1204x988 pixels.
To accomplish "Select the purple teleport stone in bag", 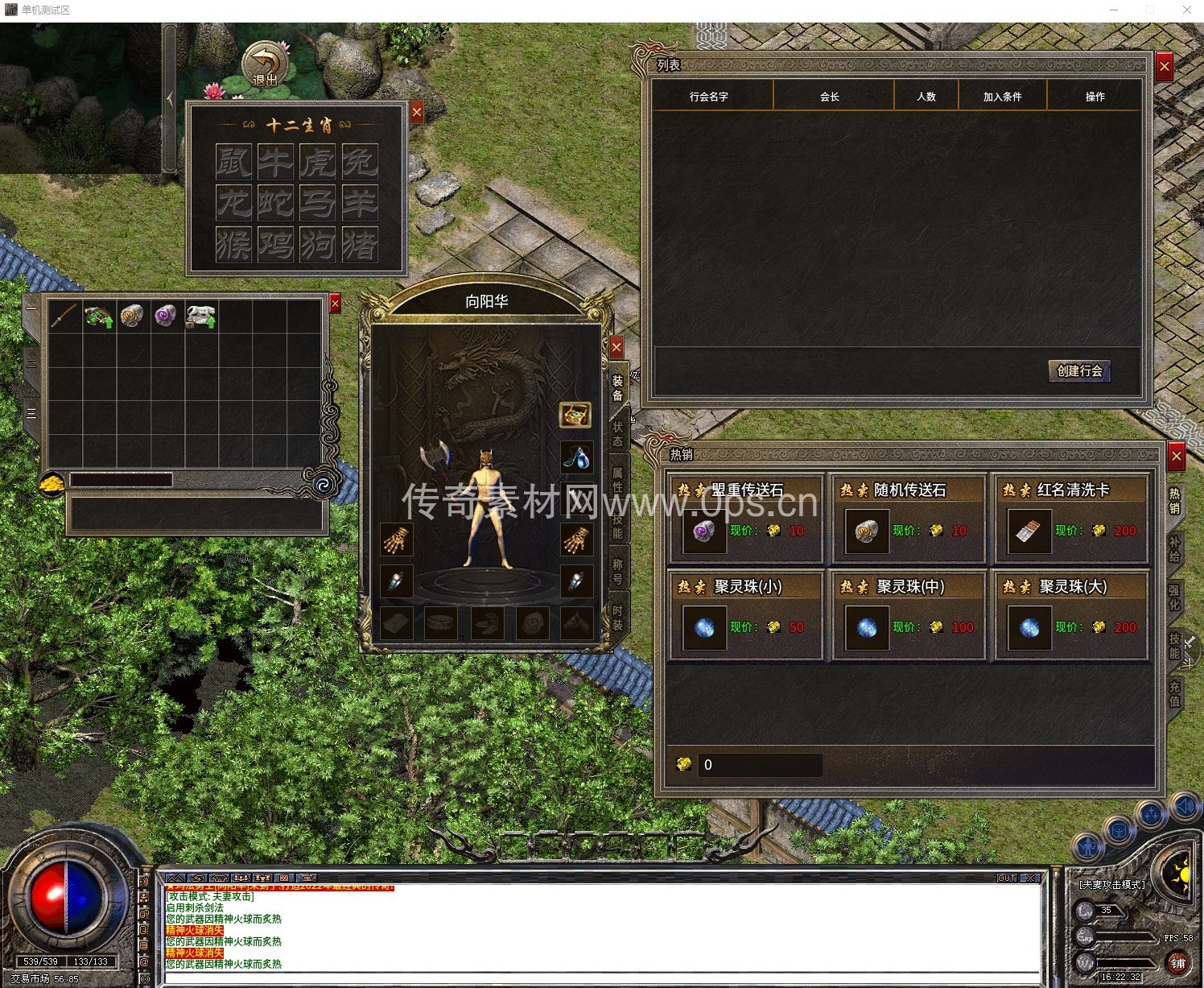I will tap(166, 316).
